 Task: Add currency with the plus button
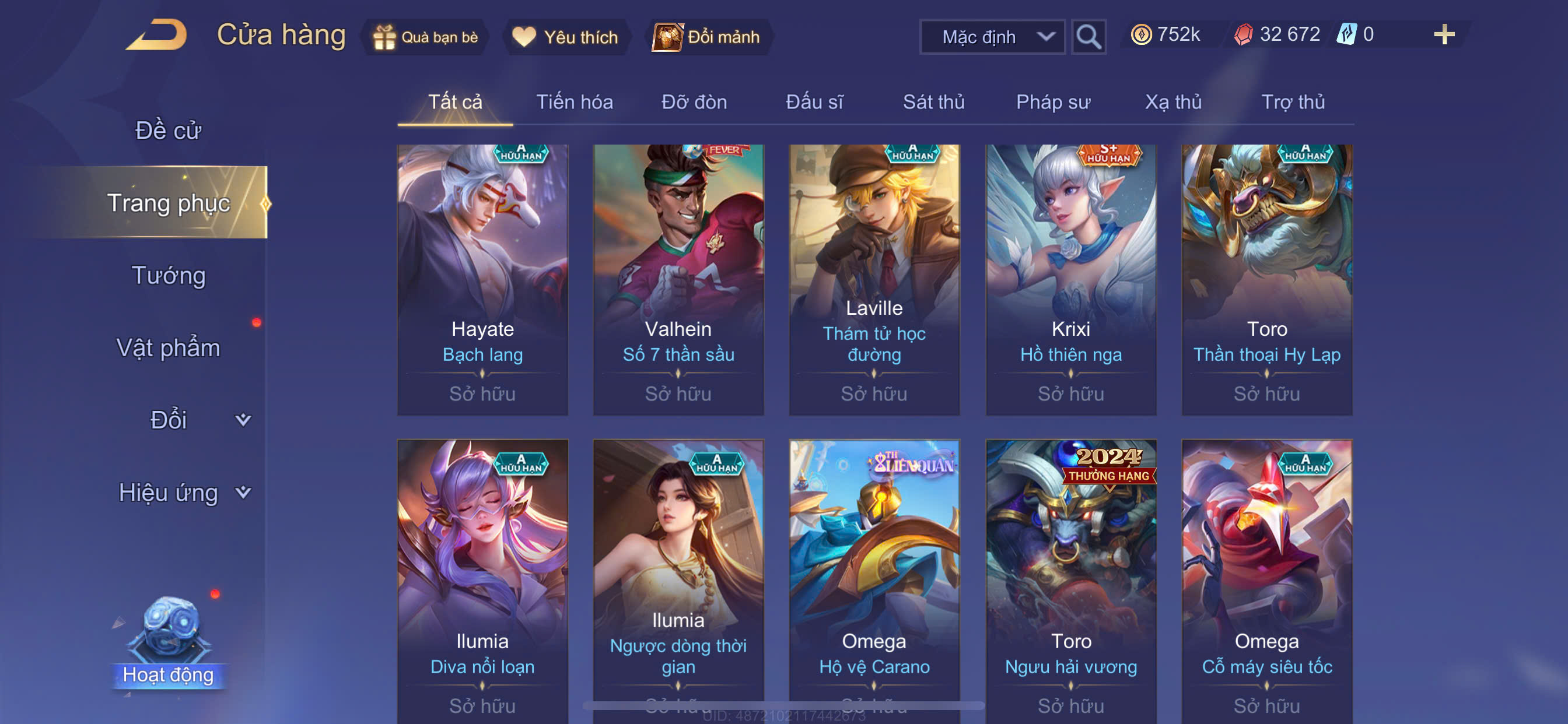coord(1444,34)
